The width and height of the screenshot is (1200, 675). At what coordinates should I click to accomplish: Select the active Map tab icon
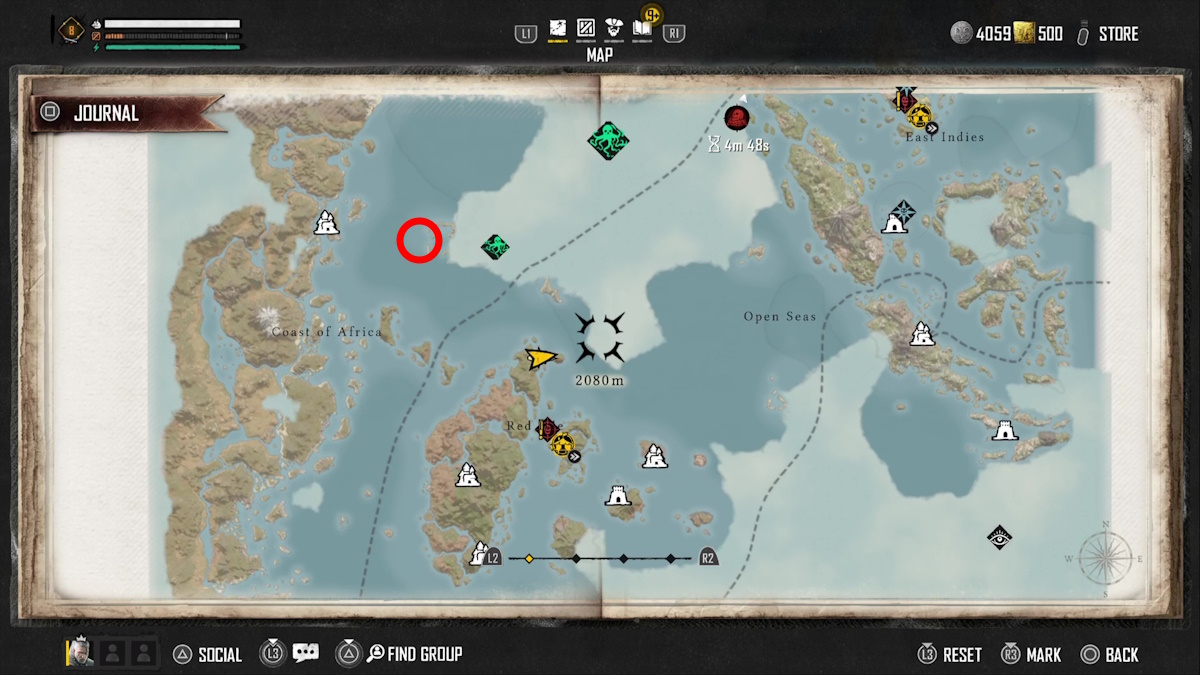[558, 30]
